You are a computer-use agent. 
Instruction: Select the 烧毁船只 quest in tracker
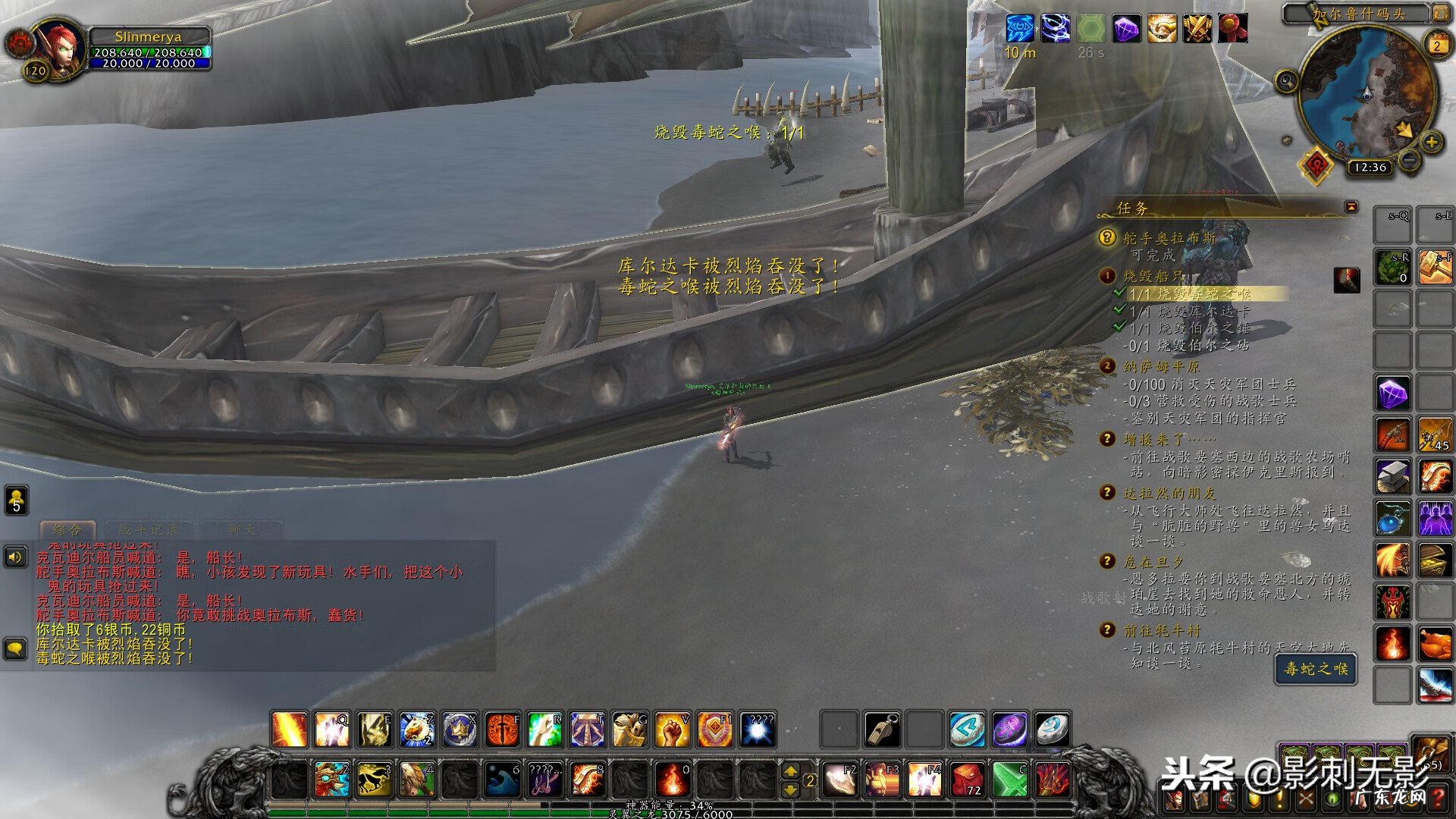pos(1153,276)
